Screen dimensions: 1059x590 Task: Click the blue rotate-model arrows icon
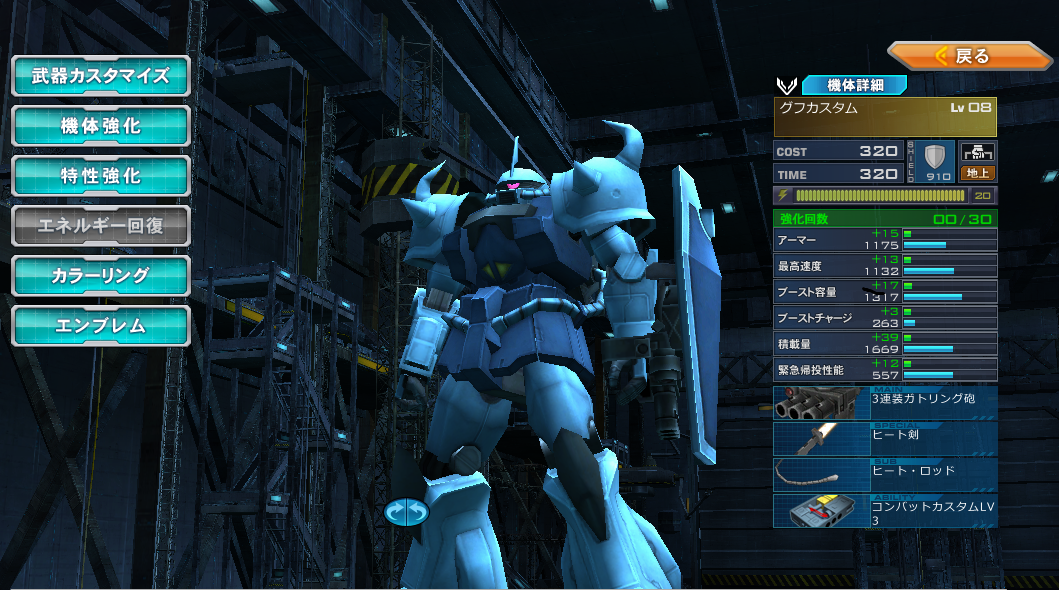[x=406, y=511]
